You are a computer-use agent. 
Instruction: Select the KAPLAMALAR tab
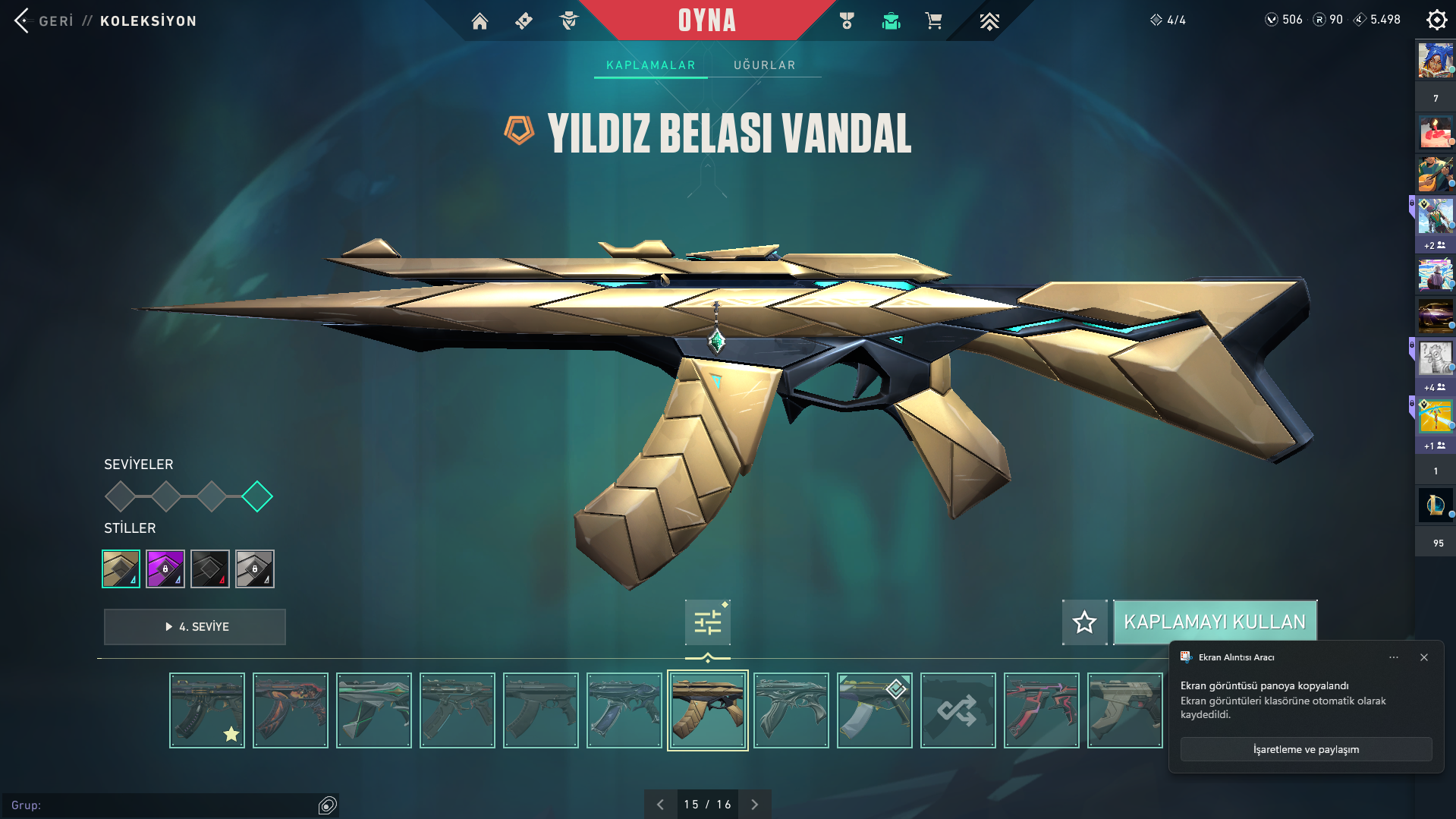point(650,65)
